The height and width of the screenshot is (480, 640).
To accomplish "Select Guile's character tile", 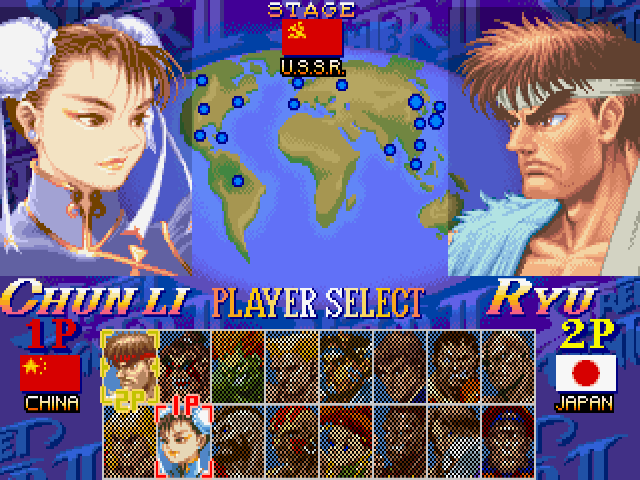I will click(291, 363).
